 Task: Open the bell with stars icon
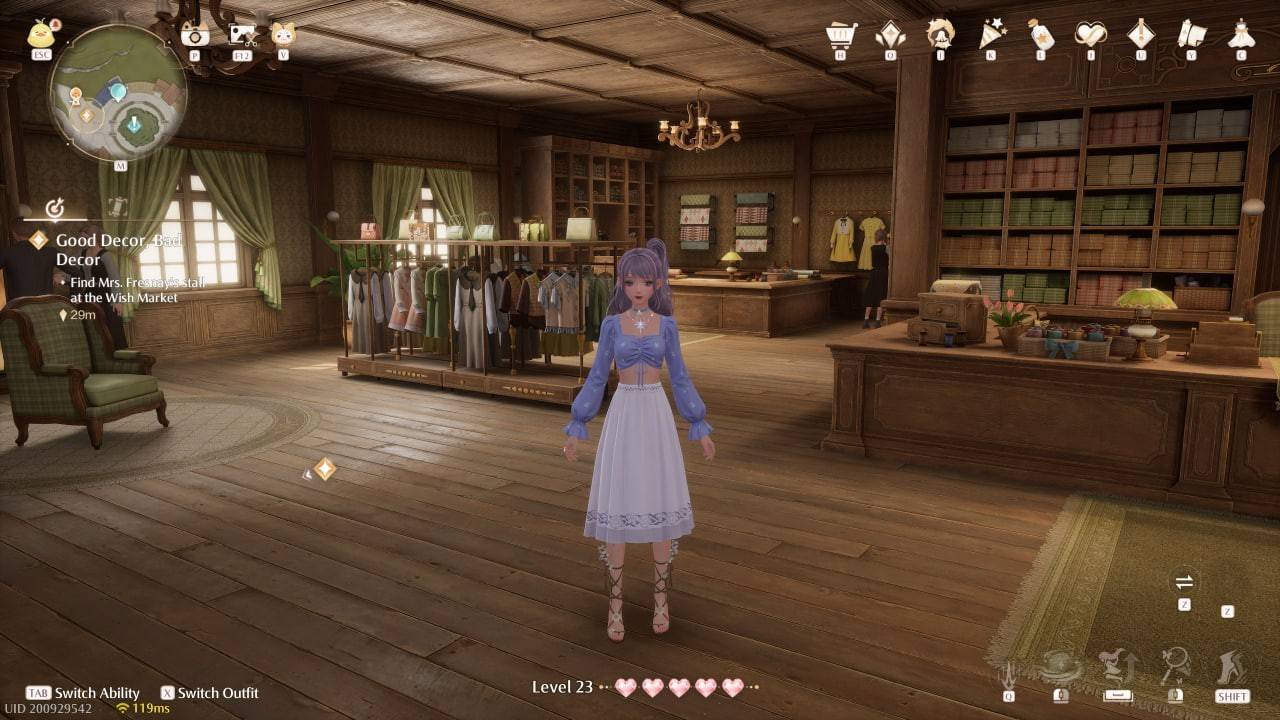[x=940, y=35]
